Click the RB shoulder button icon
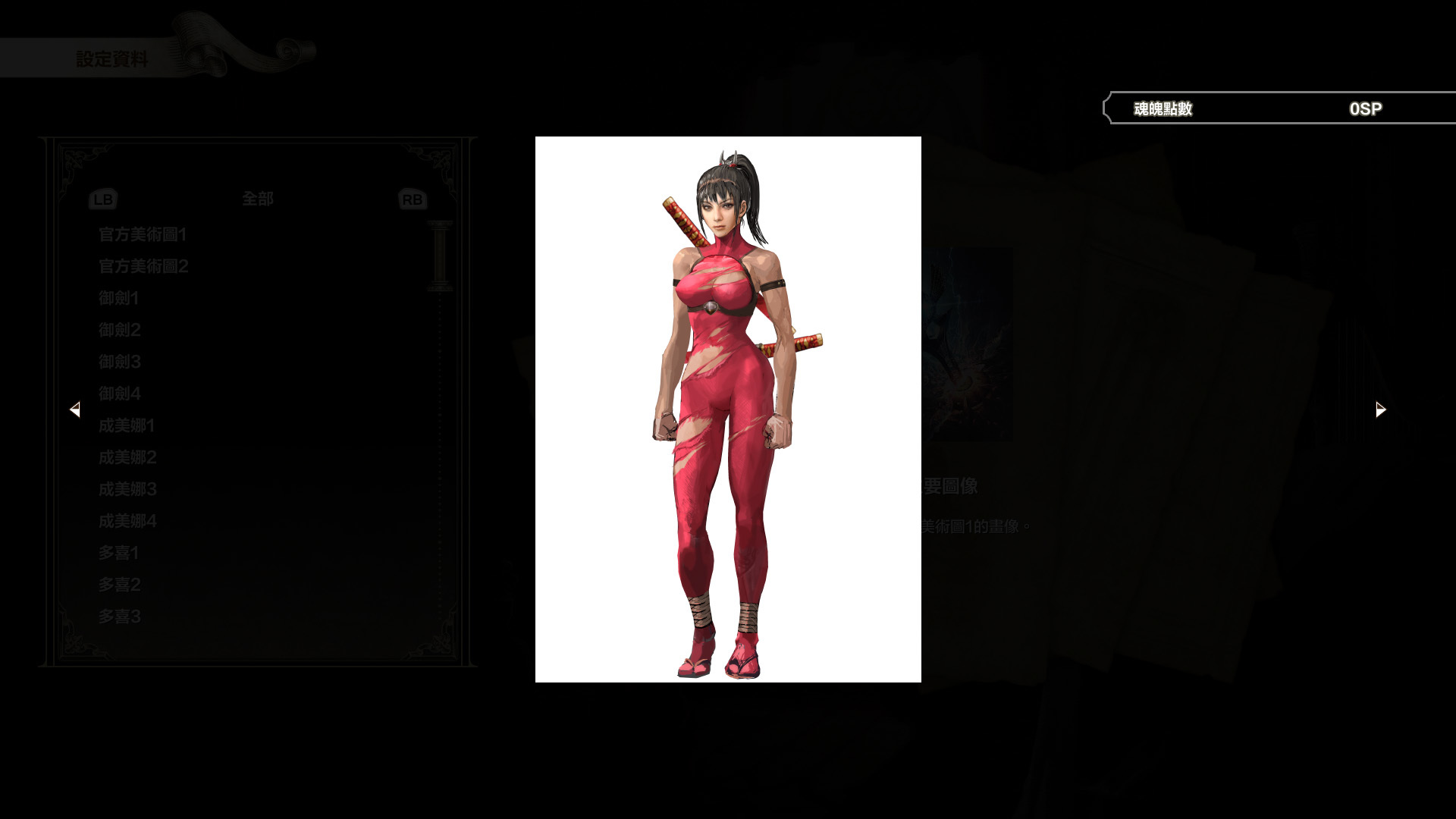Image resolution: width=1456 pixels, height=819 pixels. (410, 199)
